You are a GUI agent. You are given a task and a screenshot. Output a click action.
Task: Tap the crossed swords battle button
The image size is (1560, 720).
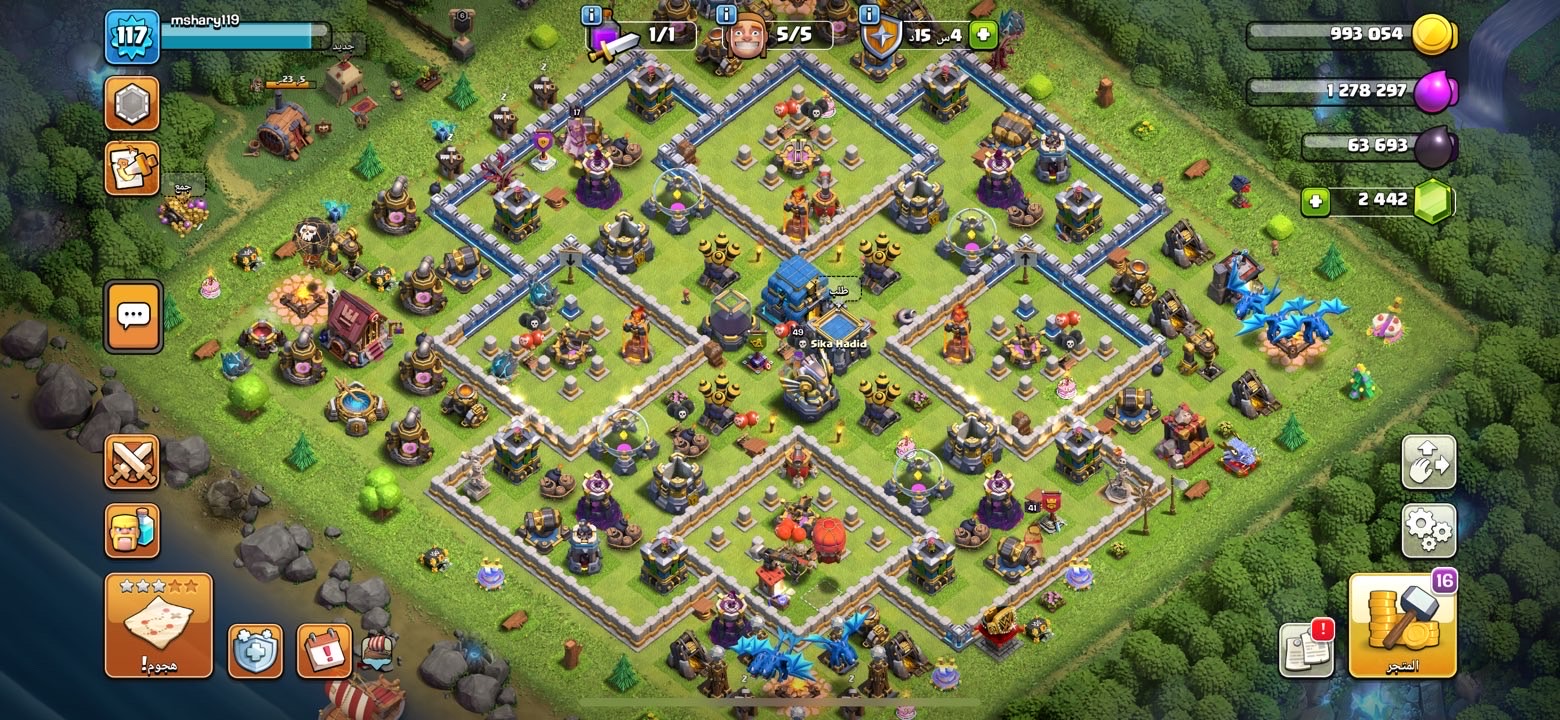pos(132,462)
